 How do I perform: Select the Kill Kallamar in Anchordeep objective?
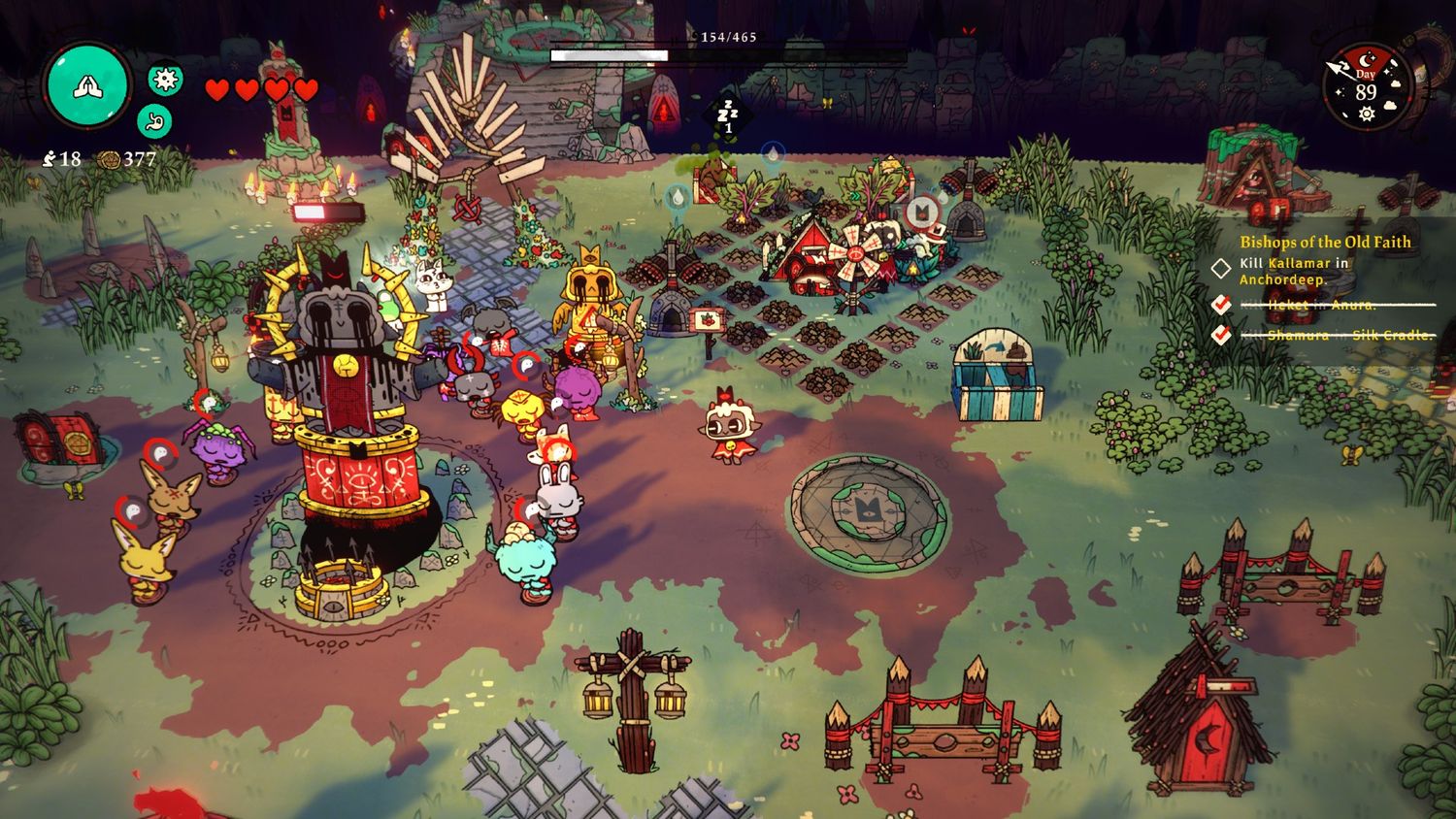pyautogui.click(x=1295, y=271)
